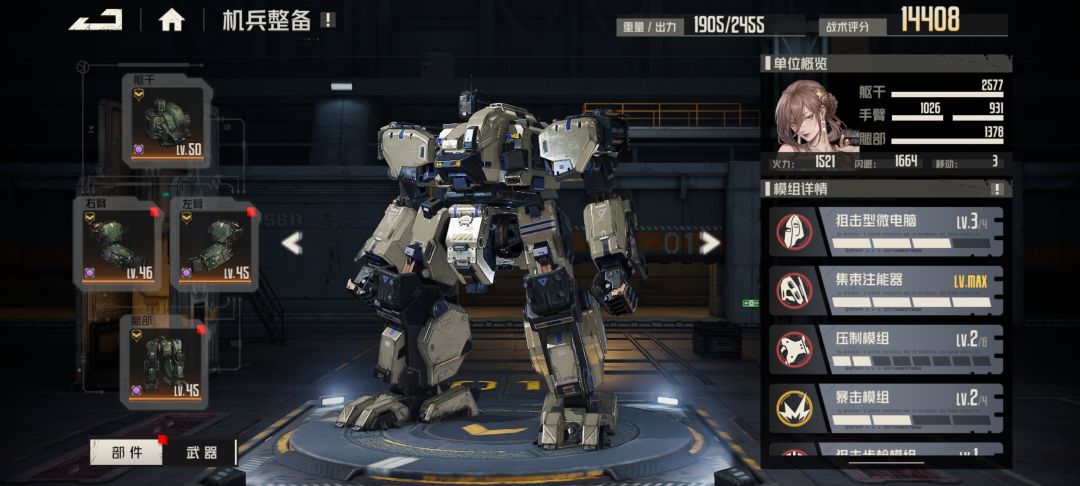Screen dimensions: 1080x486
Task: Select the 腿部 legs part slot
Action: pyautogui.click(x=164, y=362)
